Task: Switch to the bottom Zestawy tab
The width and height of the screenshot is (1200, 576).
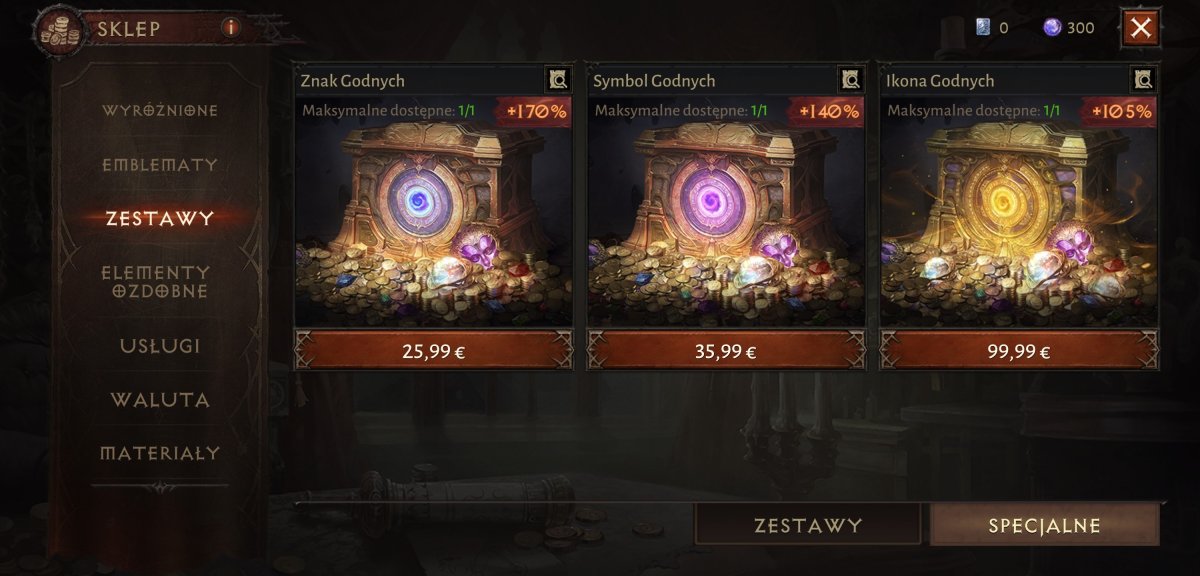Action: point(808,525)
